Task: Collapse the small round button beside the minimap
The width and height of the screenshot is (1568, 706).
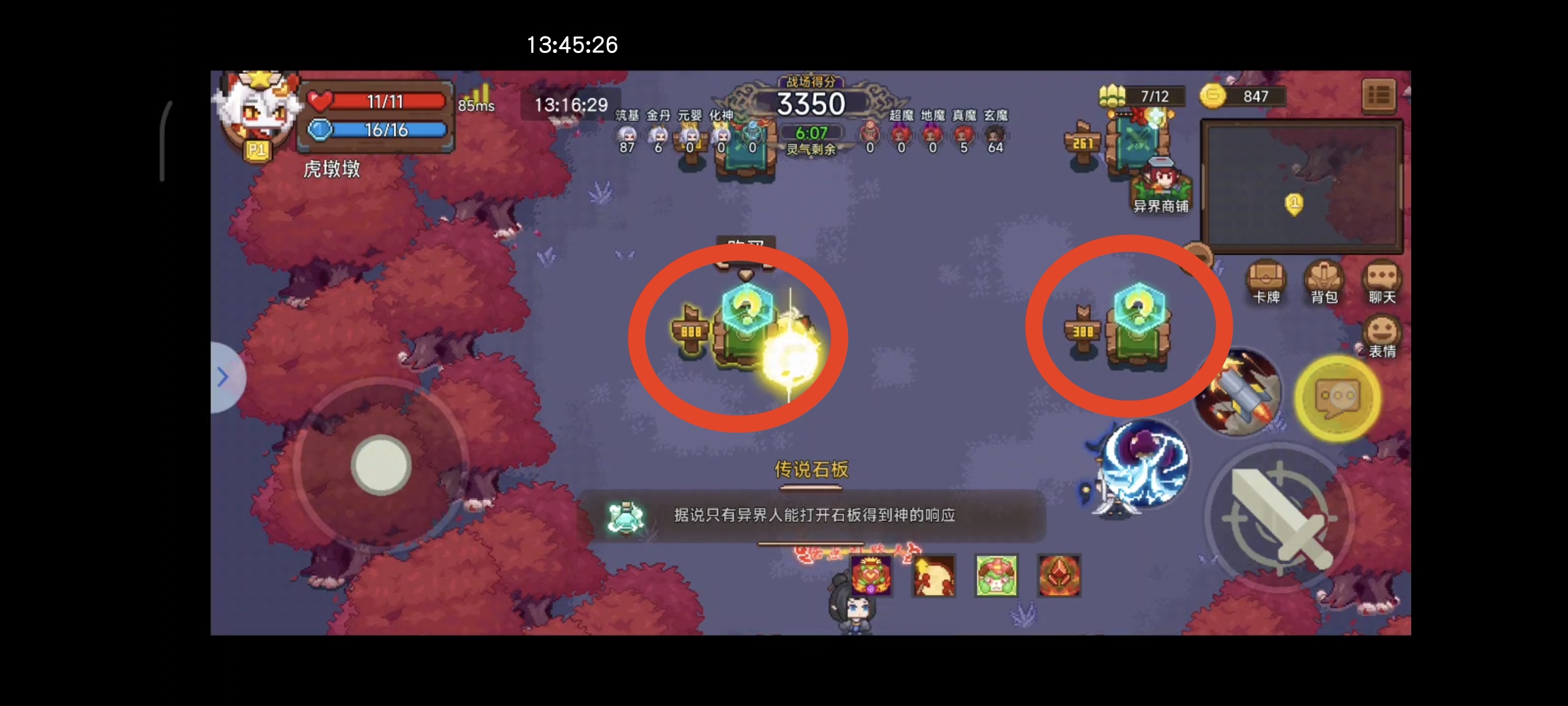Action: [1200, 254]
